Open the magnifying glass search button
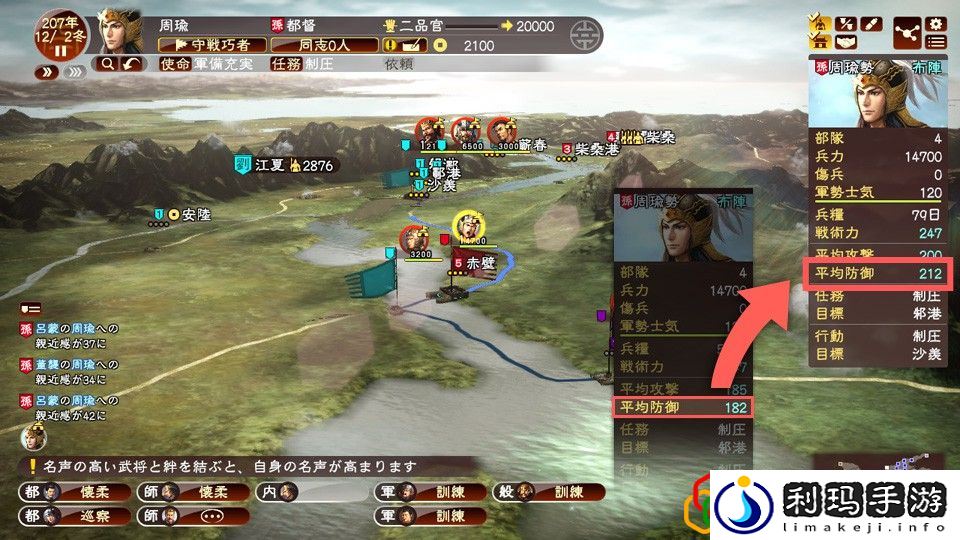960x540 pixels. 107,64
